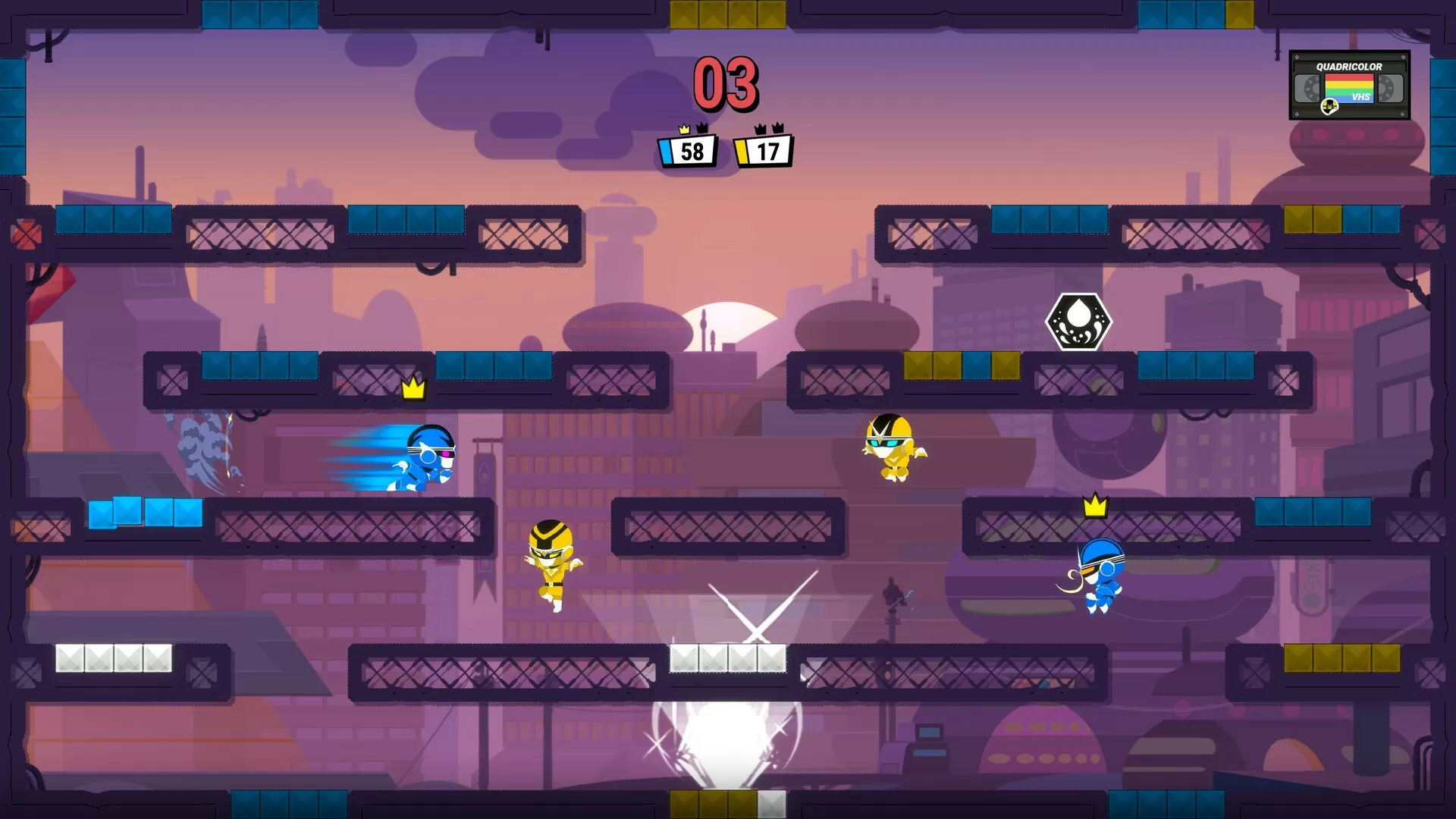Image resolution: width=1456 pixels, height=819 pixels.
Task: Click the VHS label text
Action: [x=1361, y=97]
